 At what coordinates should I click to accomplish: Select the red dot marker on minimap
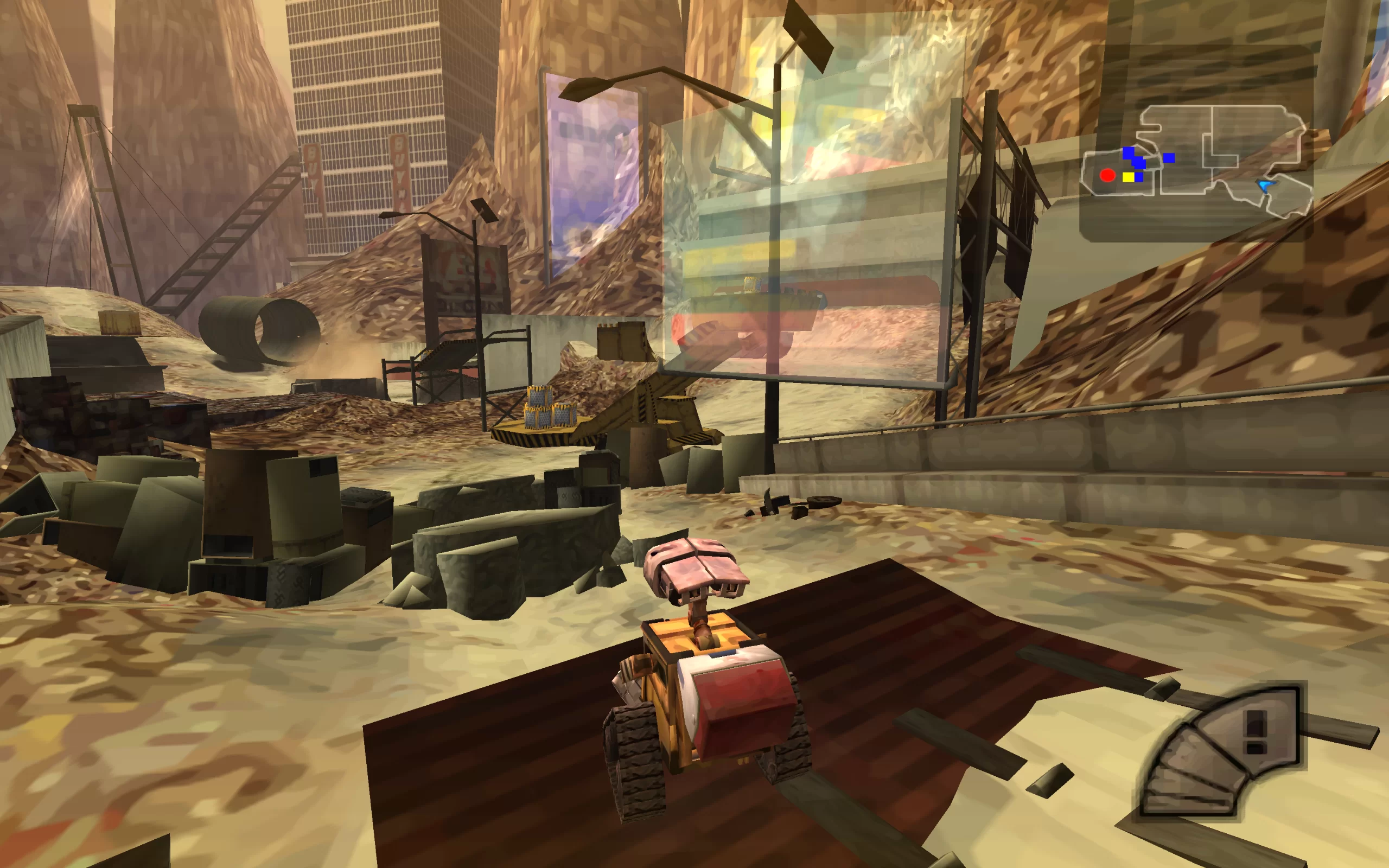(x=1107, y=175)
